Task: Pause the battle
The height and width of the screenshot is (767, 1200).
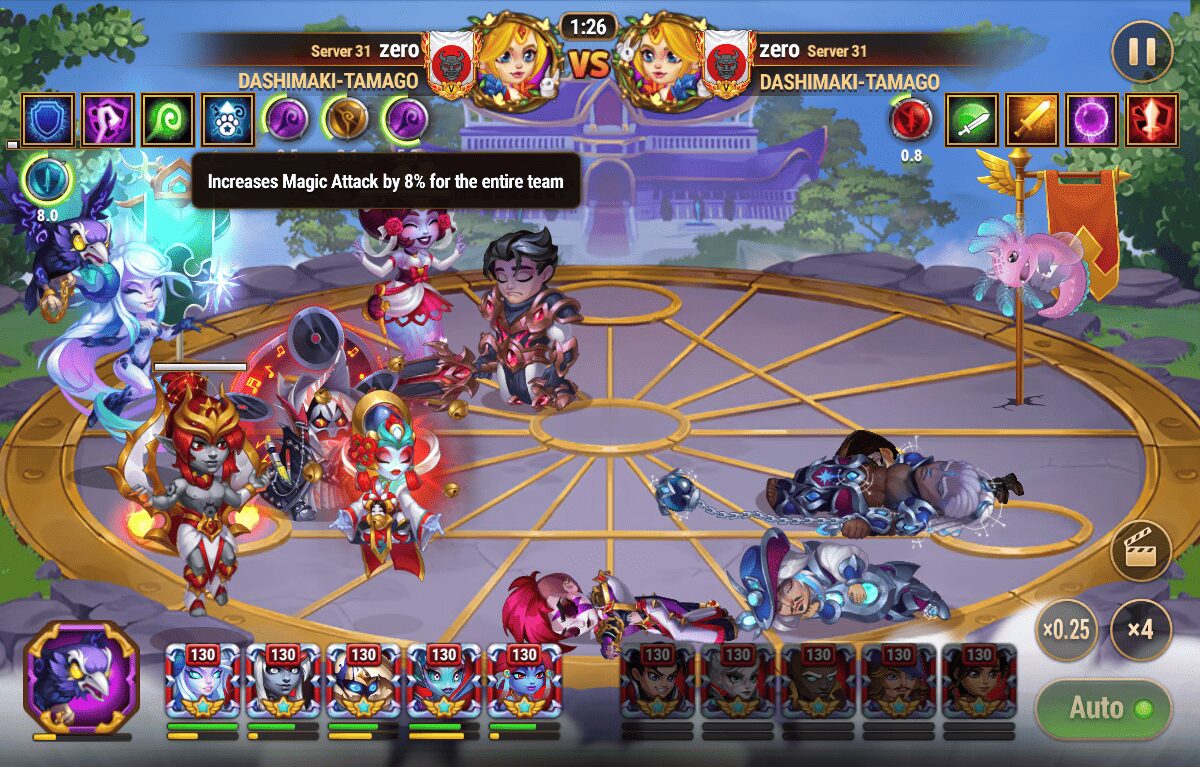Action: pyautogui.click(x=1142, y=51)
